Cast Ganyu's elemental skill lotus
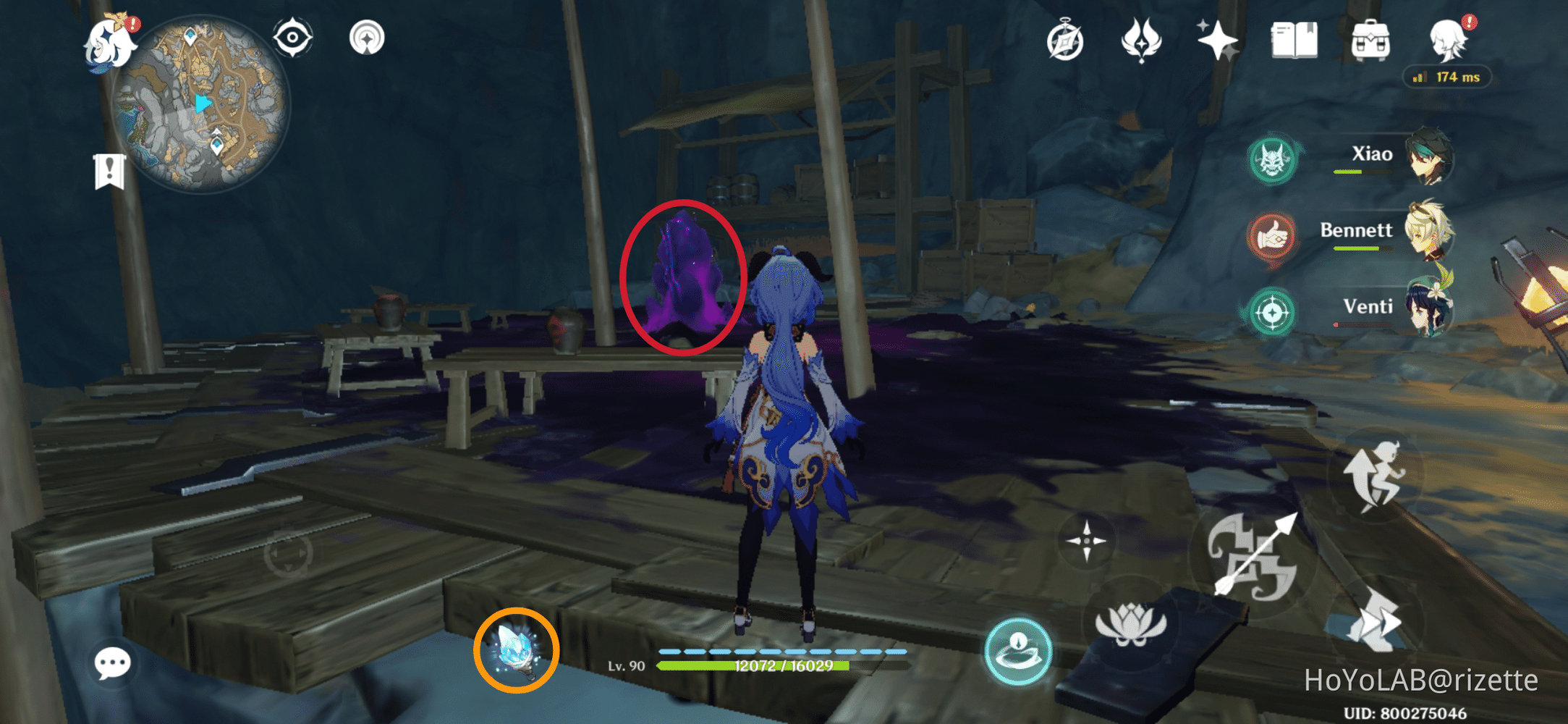This screenshot has width=1568, height=724. point(1132,623)
